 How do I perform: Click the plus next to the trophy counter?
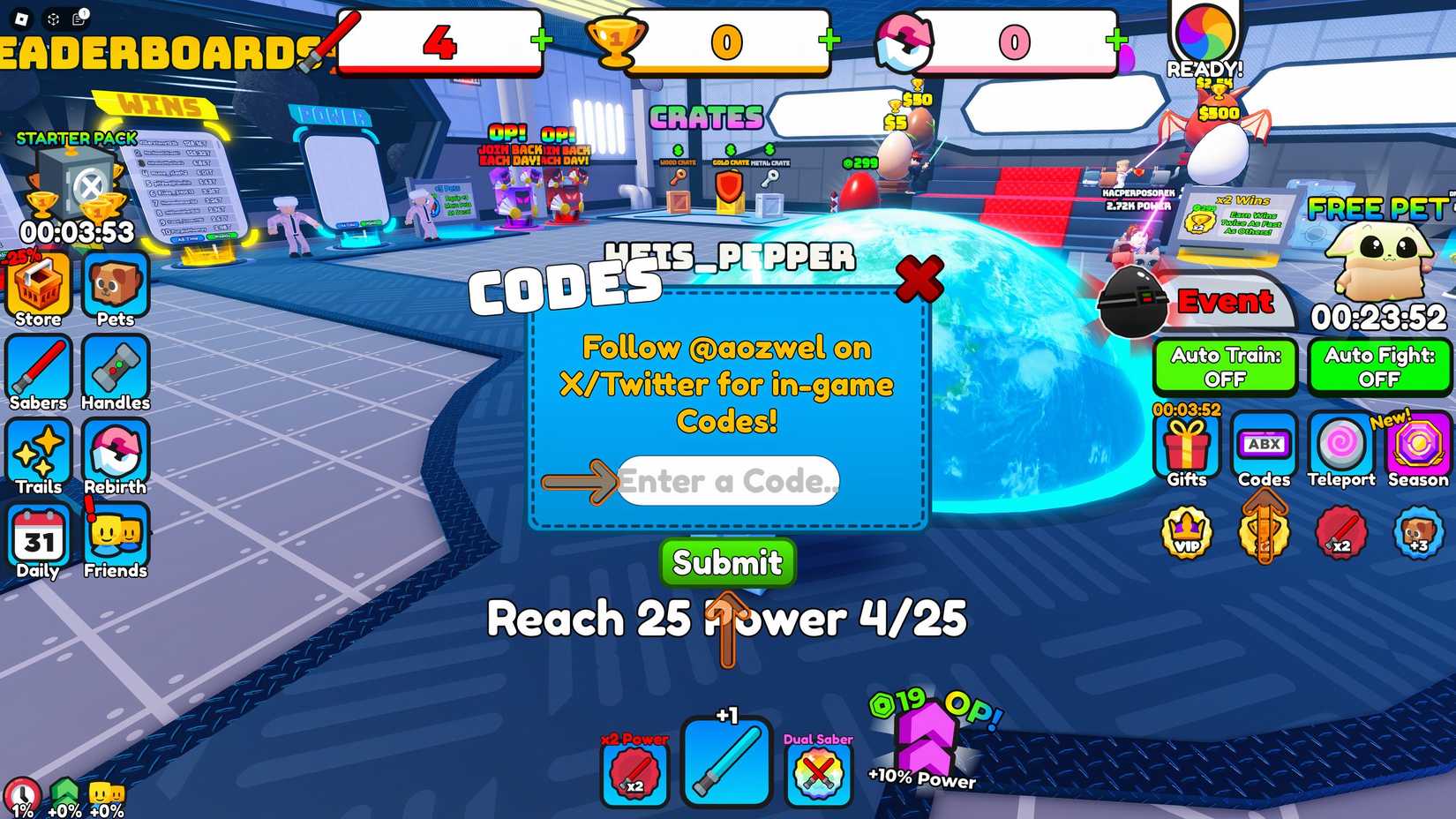pyautogui.click(x=827, y=39)
